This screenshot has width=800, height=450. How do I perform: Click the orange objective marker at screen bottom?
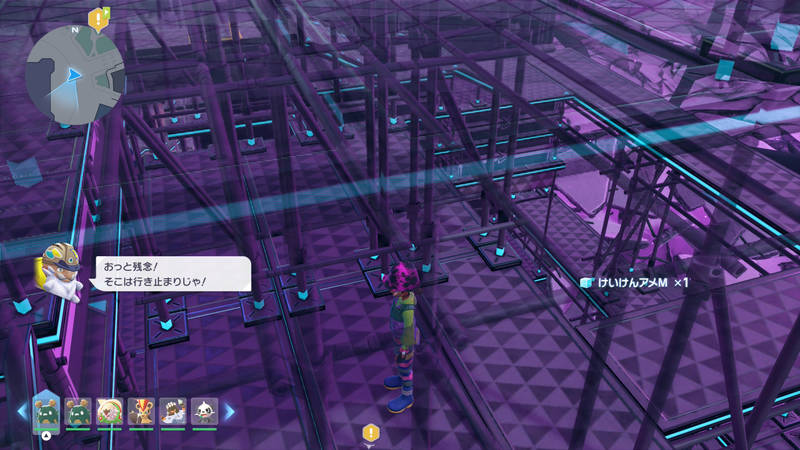coord(370,433)
